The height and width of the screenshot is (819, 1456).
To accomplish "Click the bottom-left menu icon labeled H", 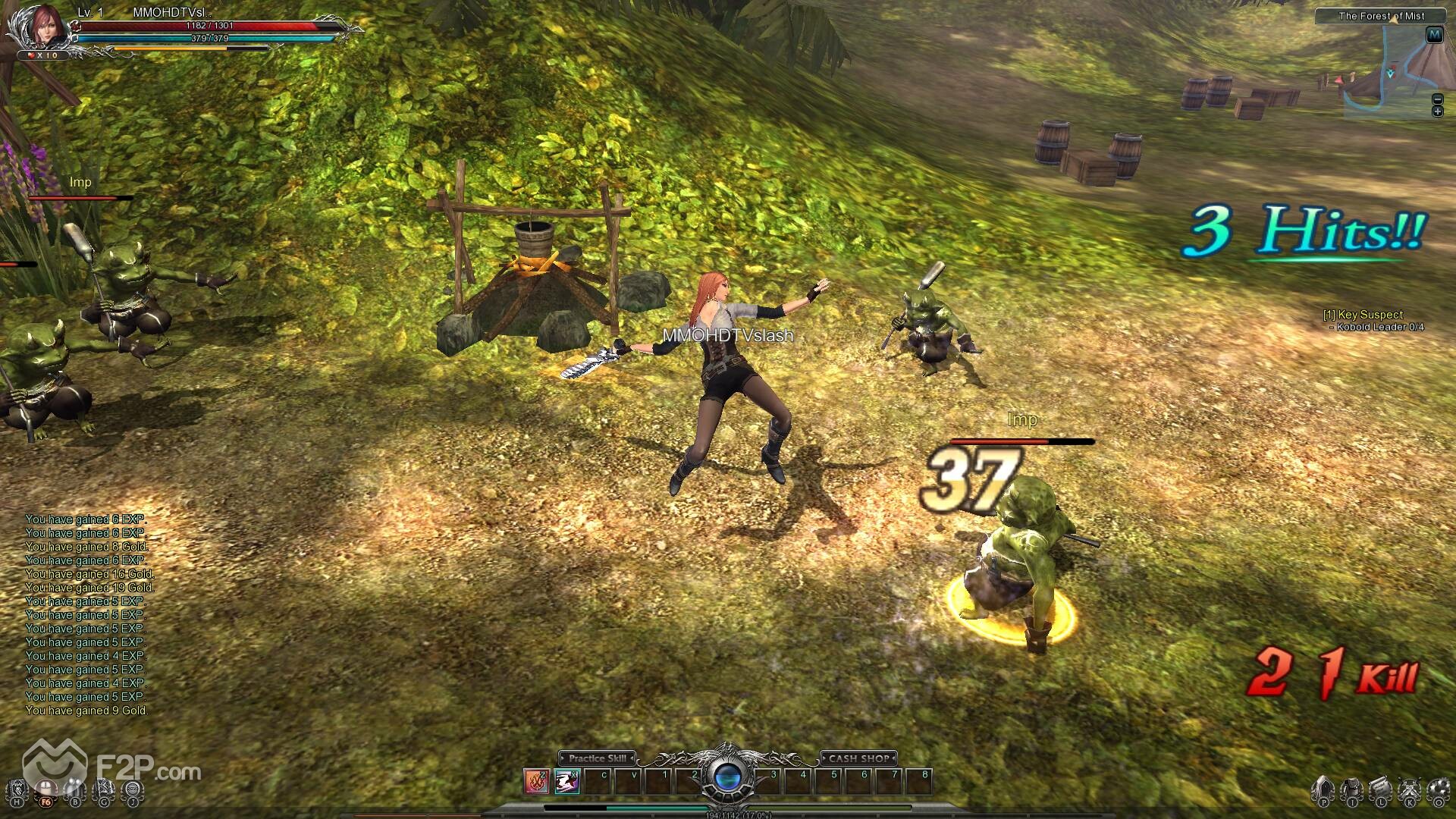I will 17,792.
